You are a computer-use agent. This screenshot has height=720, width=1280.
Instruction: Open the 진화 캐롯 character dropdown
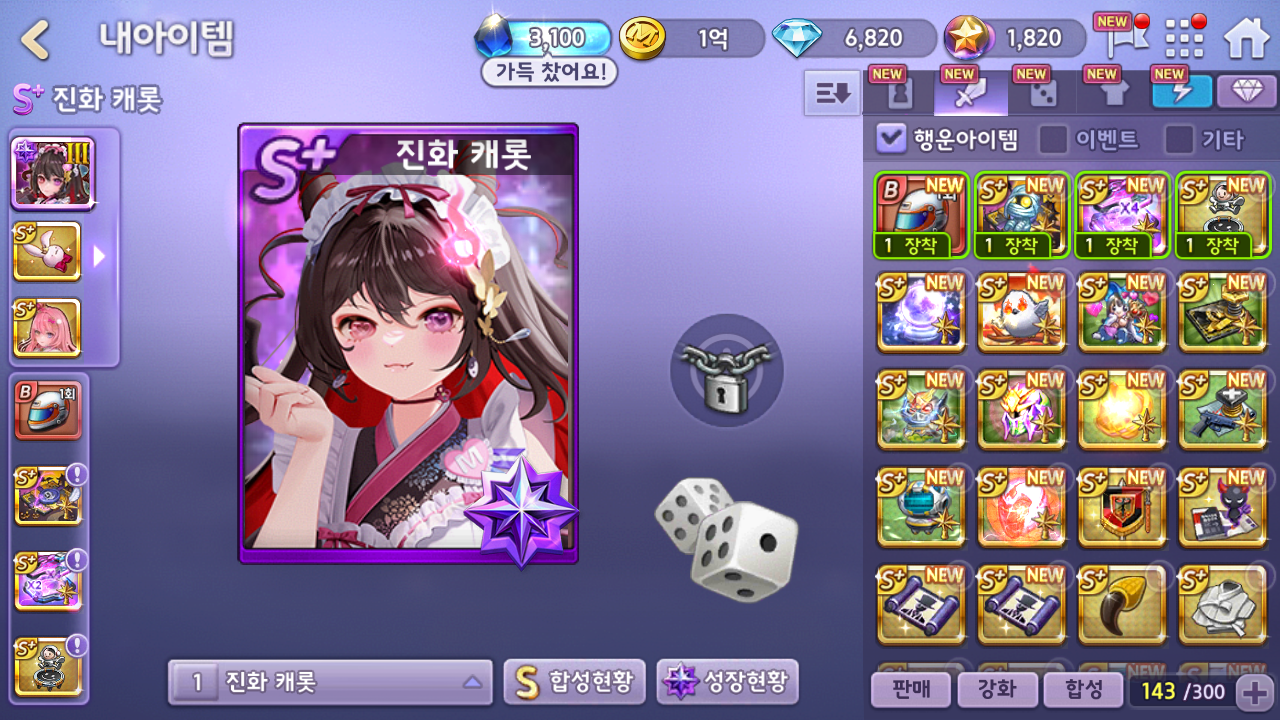330,683
